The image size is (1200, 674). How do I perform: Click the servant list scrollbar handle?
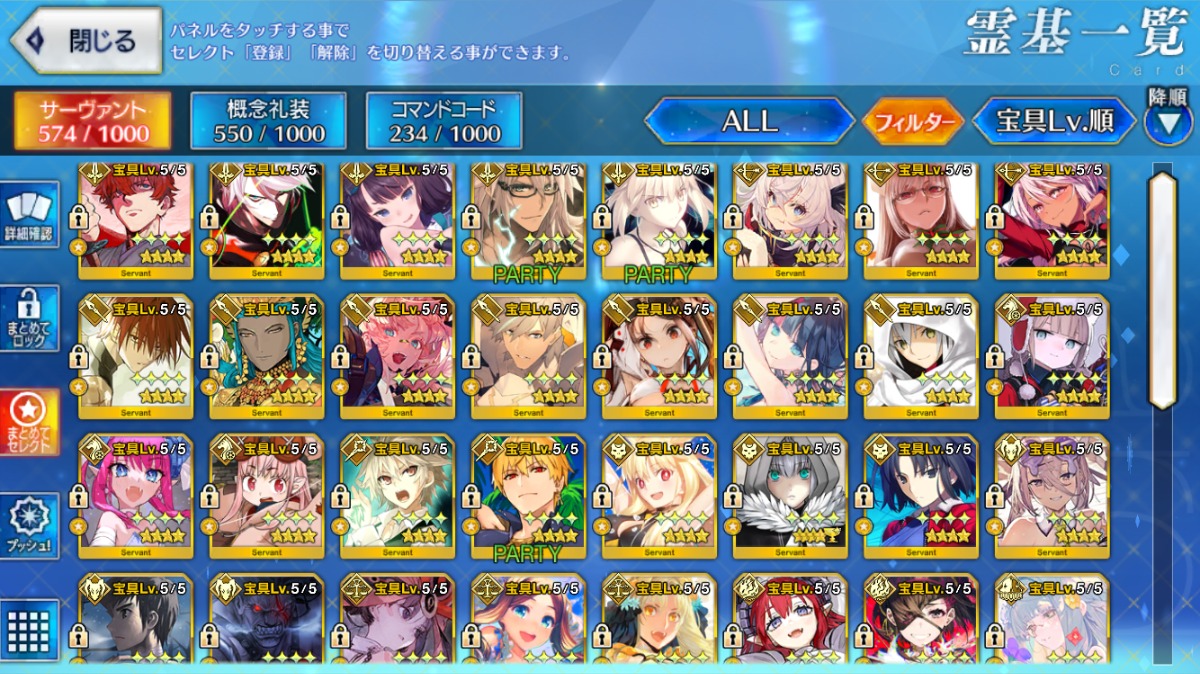coord(1162,290)
